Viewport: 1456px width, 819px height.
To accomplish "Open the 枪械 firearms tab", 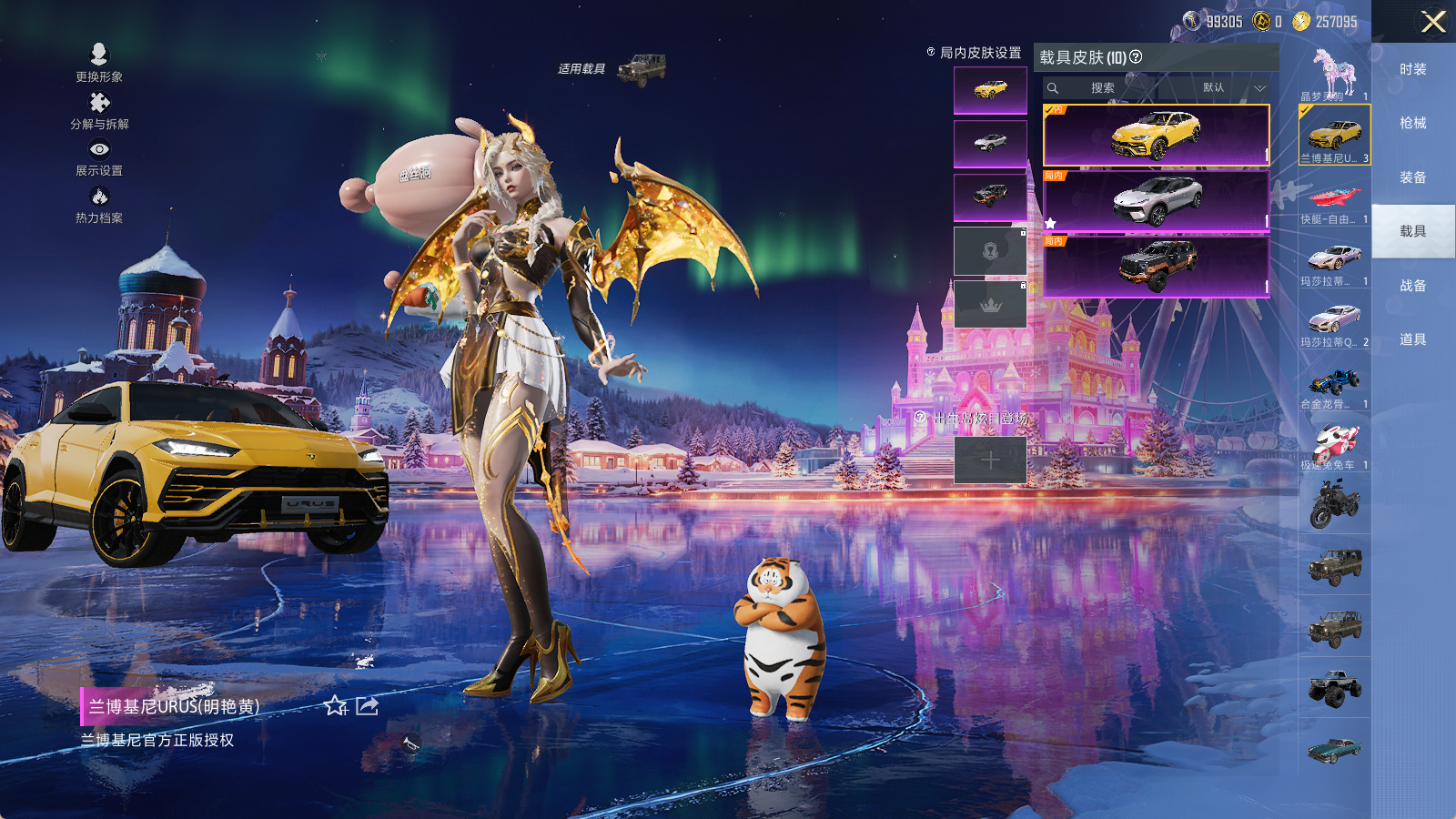I will coord(1412,123).
